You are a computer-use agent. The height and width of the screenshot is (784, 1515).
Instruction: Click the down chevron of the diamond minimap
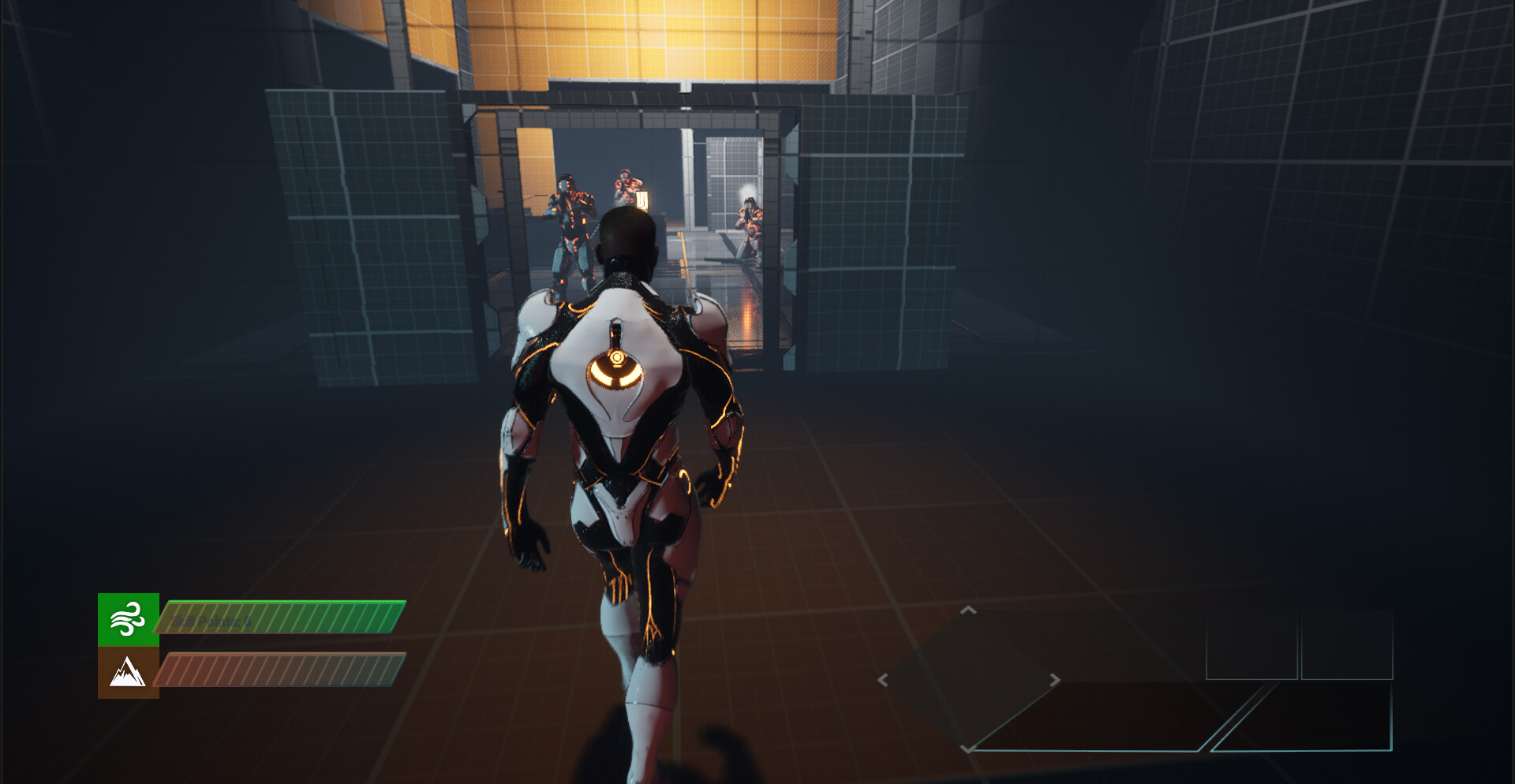(x=967, y=751)
